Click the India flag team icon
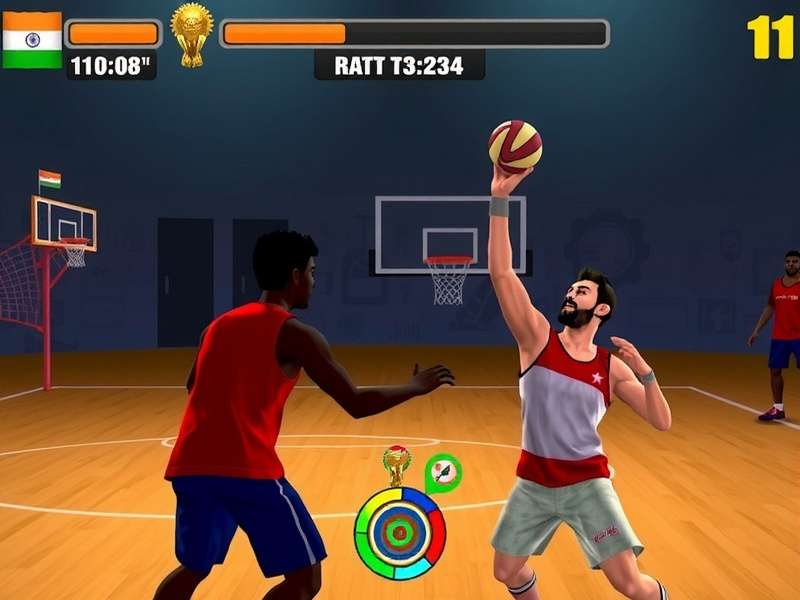This screenshot has height=600, width=800. click(x=32, y=40)
